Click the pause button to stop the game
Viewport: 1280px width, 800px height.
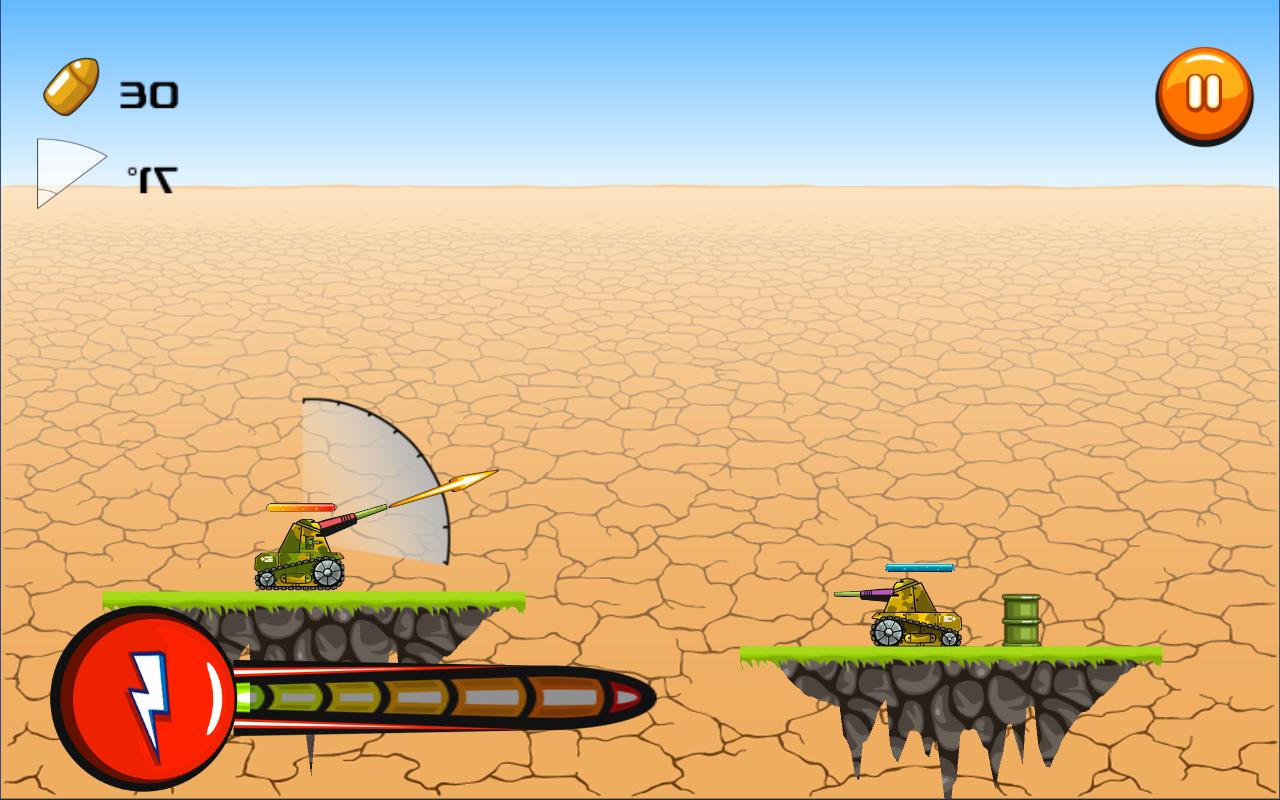(1202, 92)
